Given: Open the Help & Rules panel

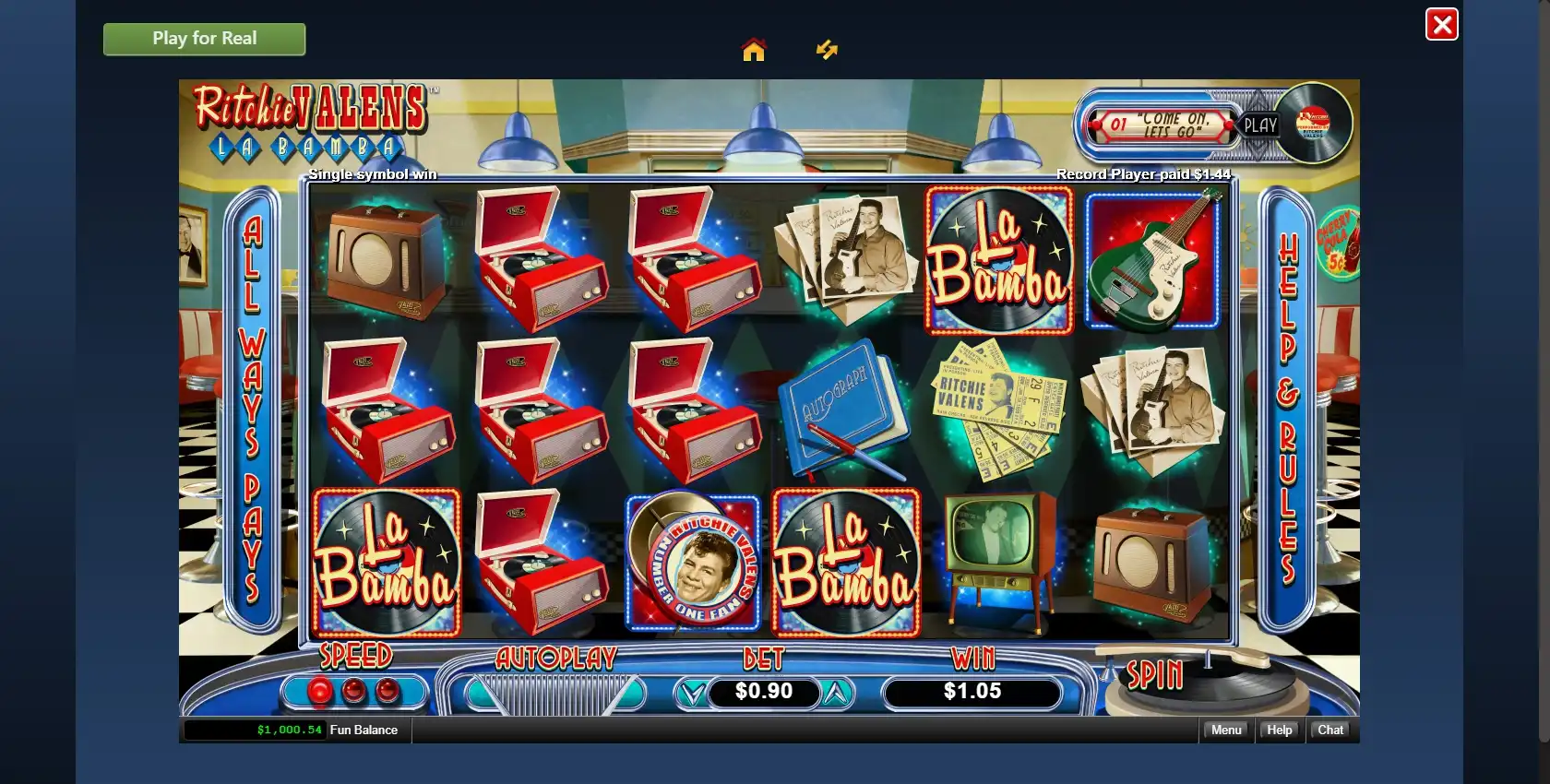Looking at the screenshot, I should pos(1288,409).
